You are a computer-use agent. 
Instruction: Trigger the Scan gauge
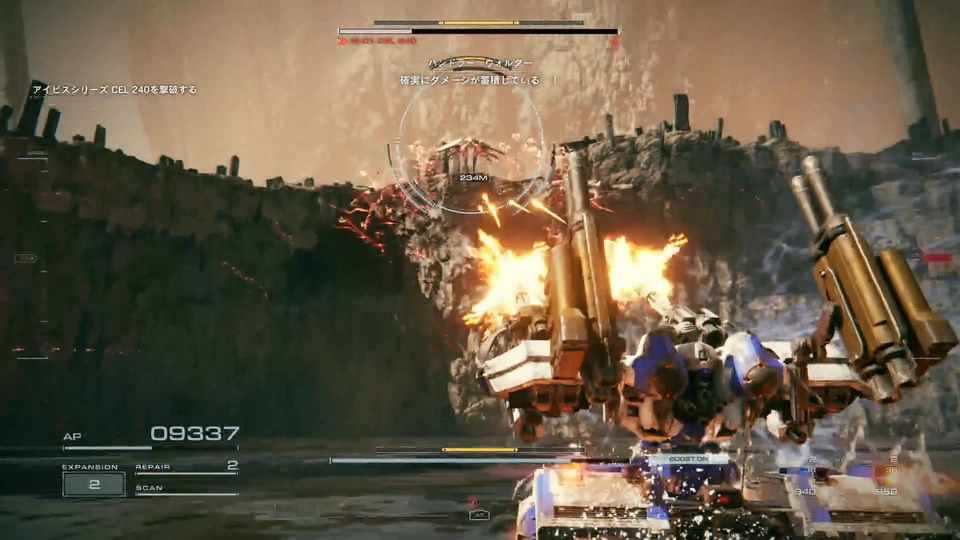pyautogui.click(x=187, y=490)
